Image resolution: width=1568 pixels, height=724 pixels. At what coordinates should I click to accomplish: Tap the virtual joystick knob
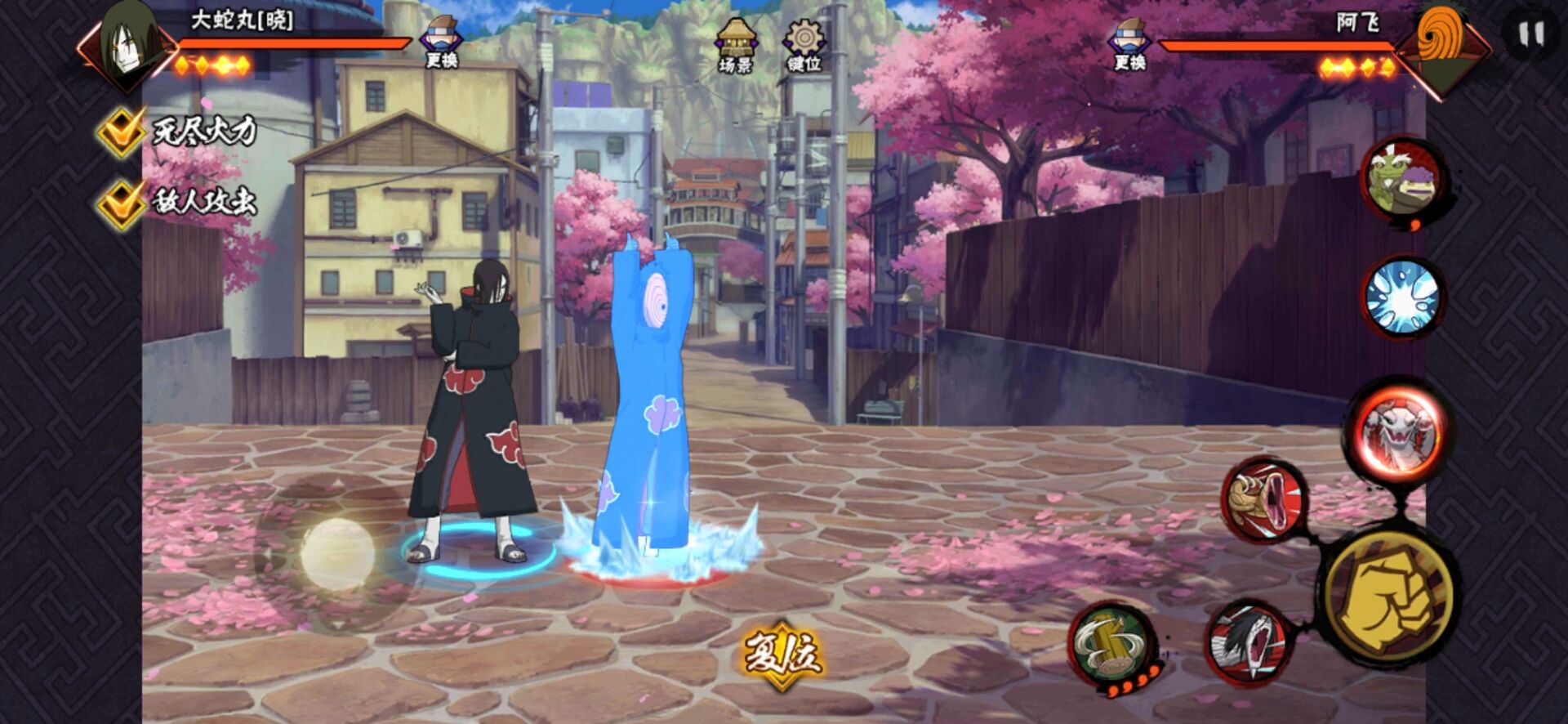pyautogui.click(x=337, y=554)
